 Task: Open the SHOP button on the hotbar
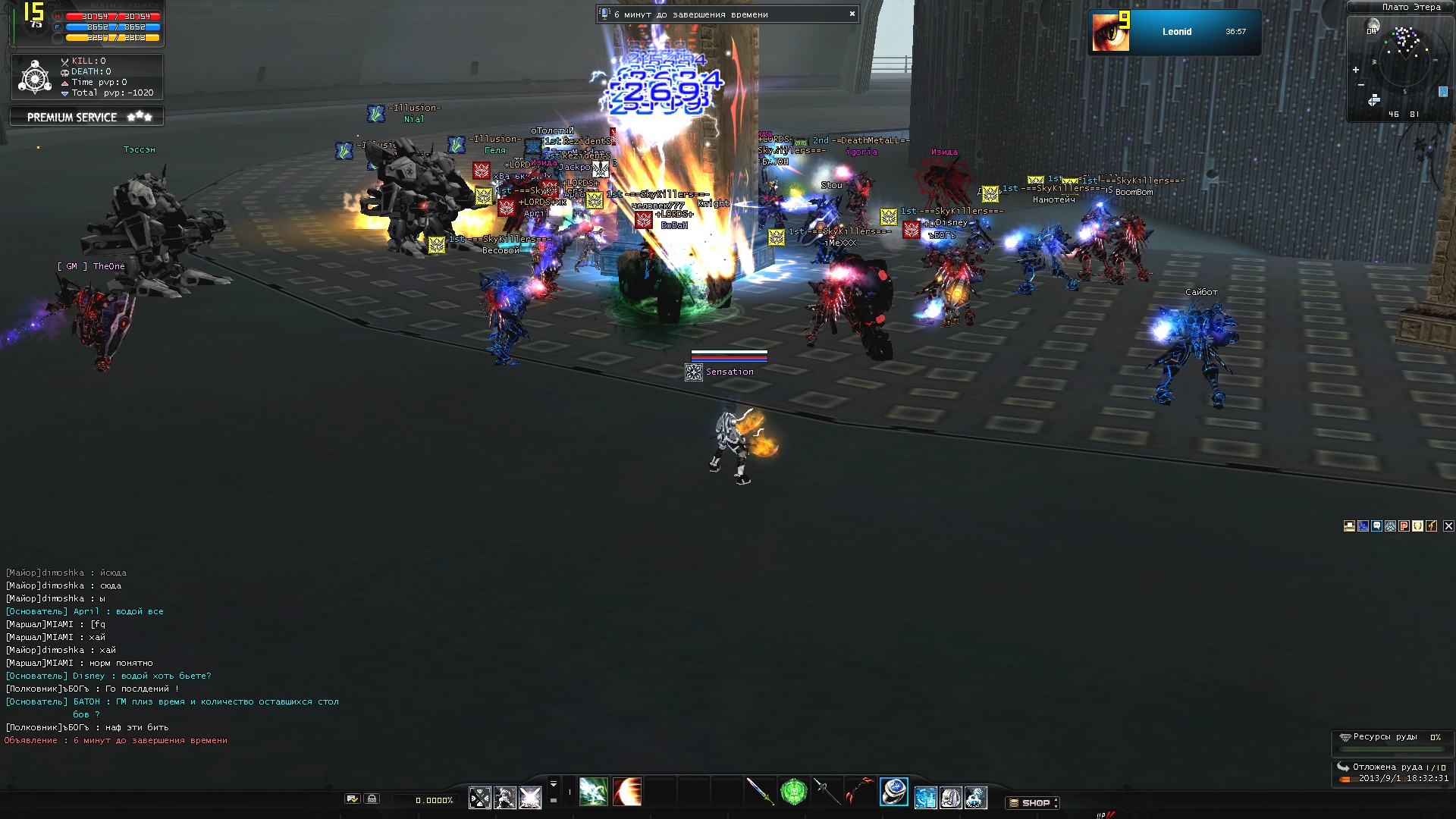[x=1034, y=802]
